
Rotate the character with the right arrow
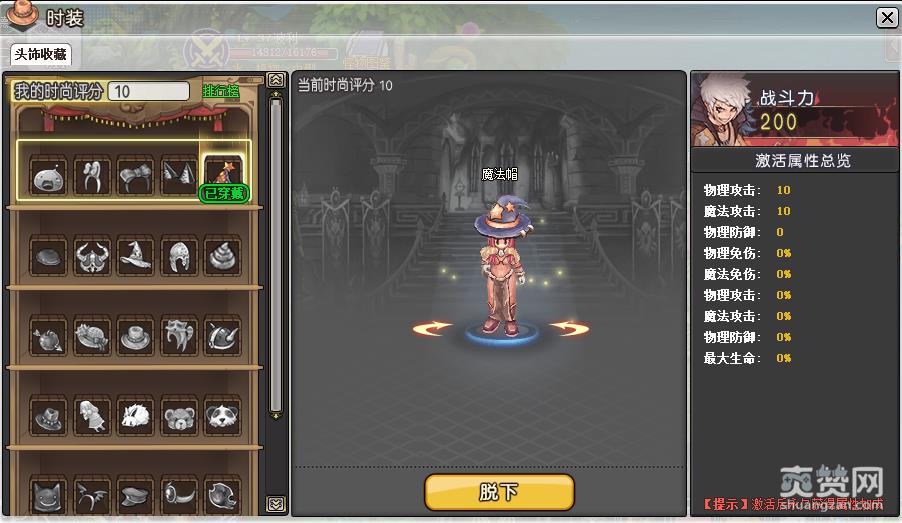click(568, 328)
